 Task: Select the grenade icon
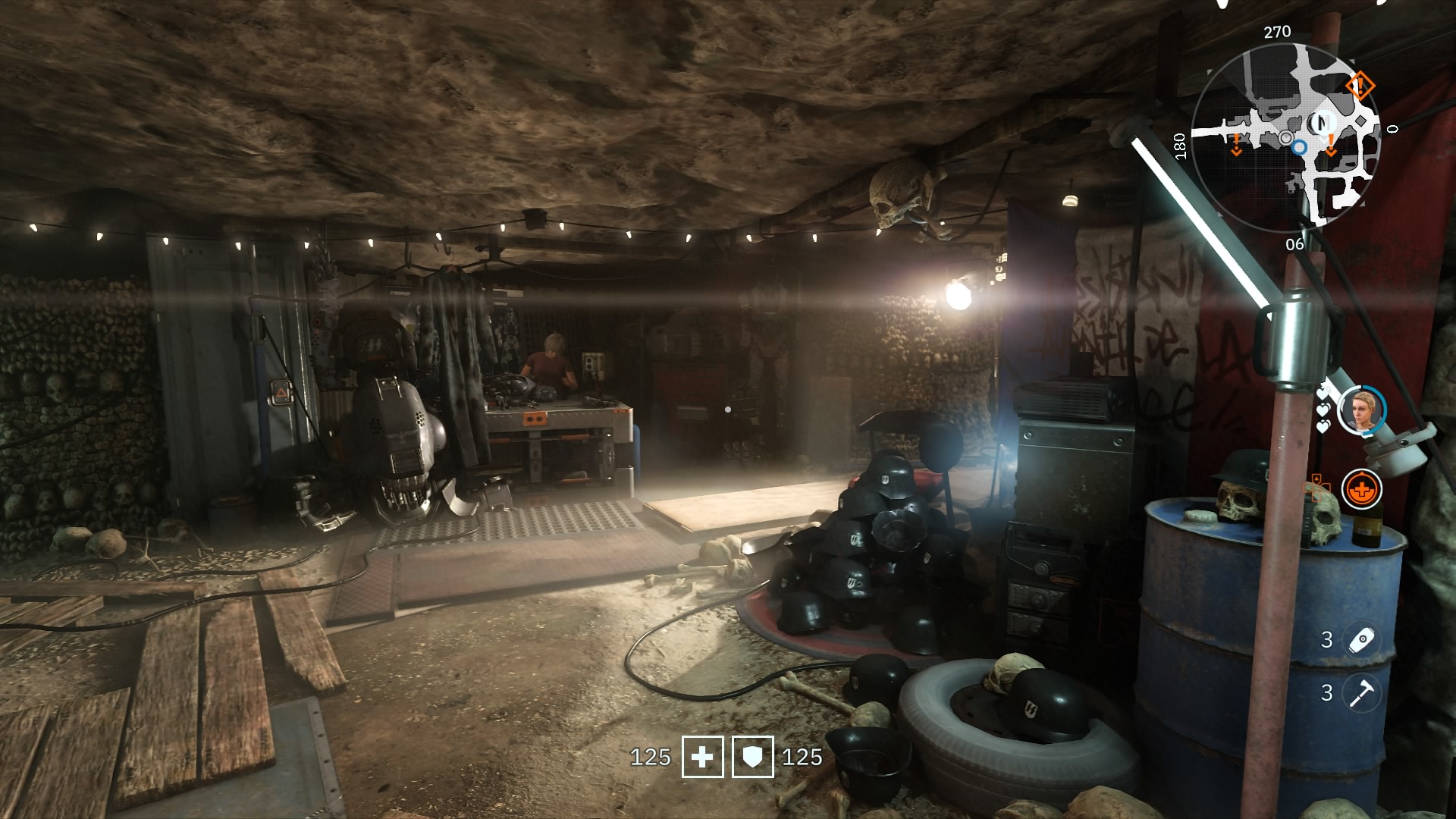1361,640
